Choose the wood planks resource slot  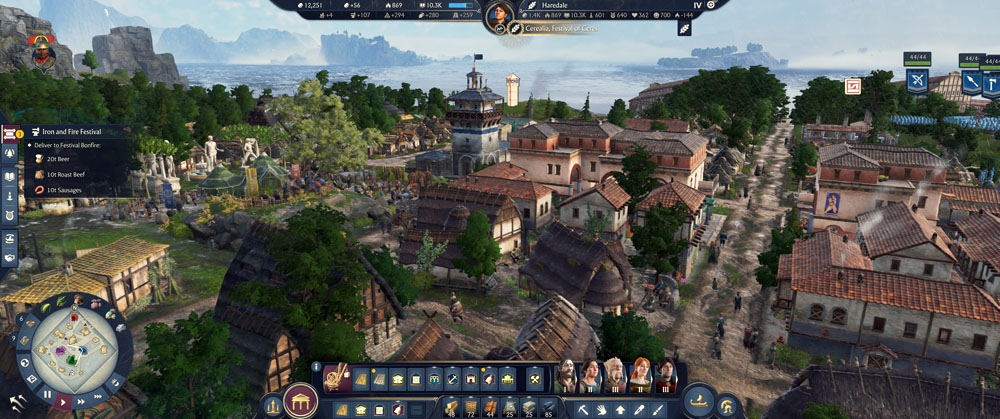[x=449, y=406]
